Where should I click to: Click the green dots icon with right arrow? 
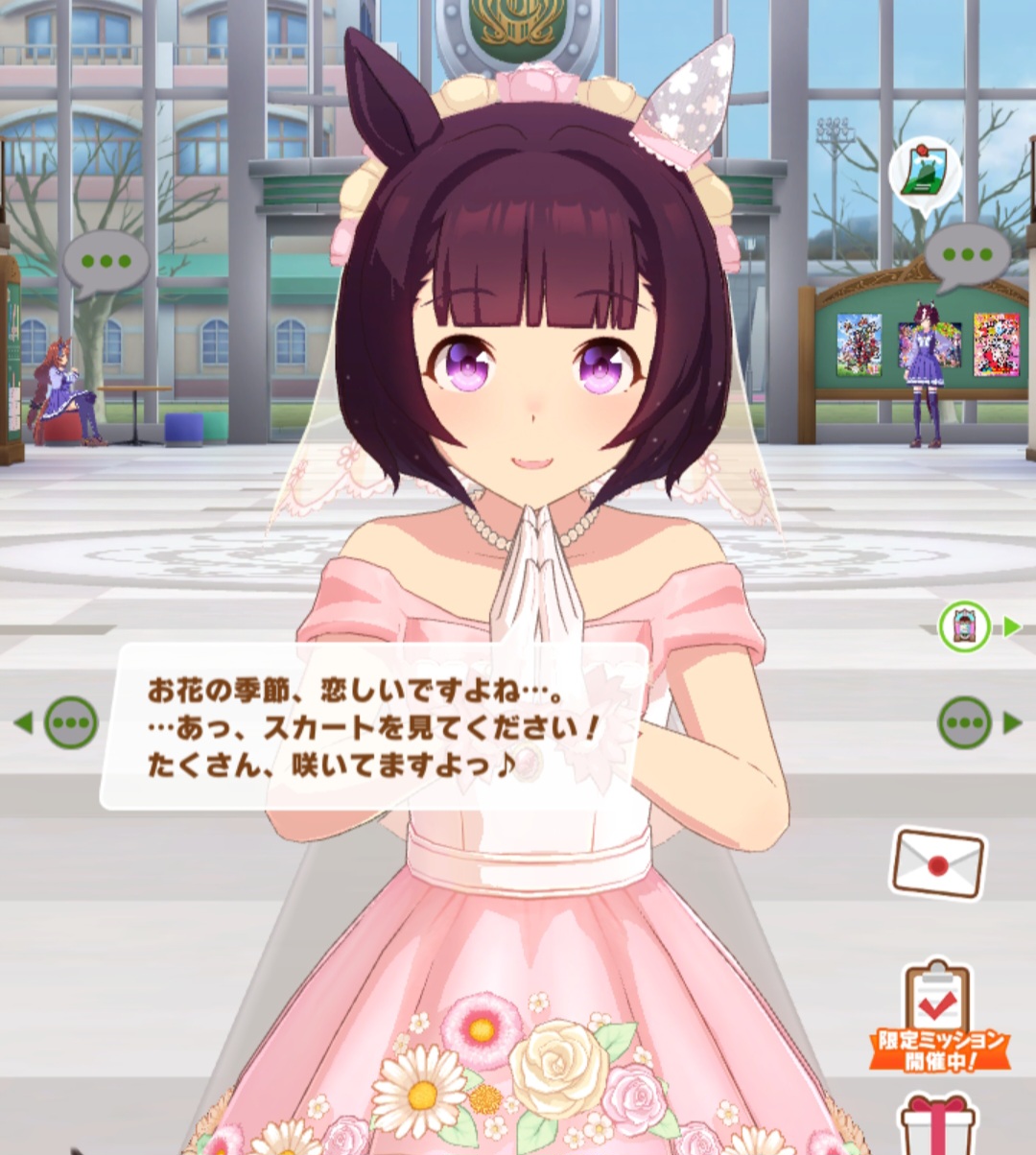[x=965, y=722]
